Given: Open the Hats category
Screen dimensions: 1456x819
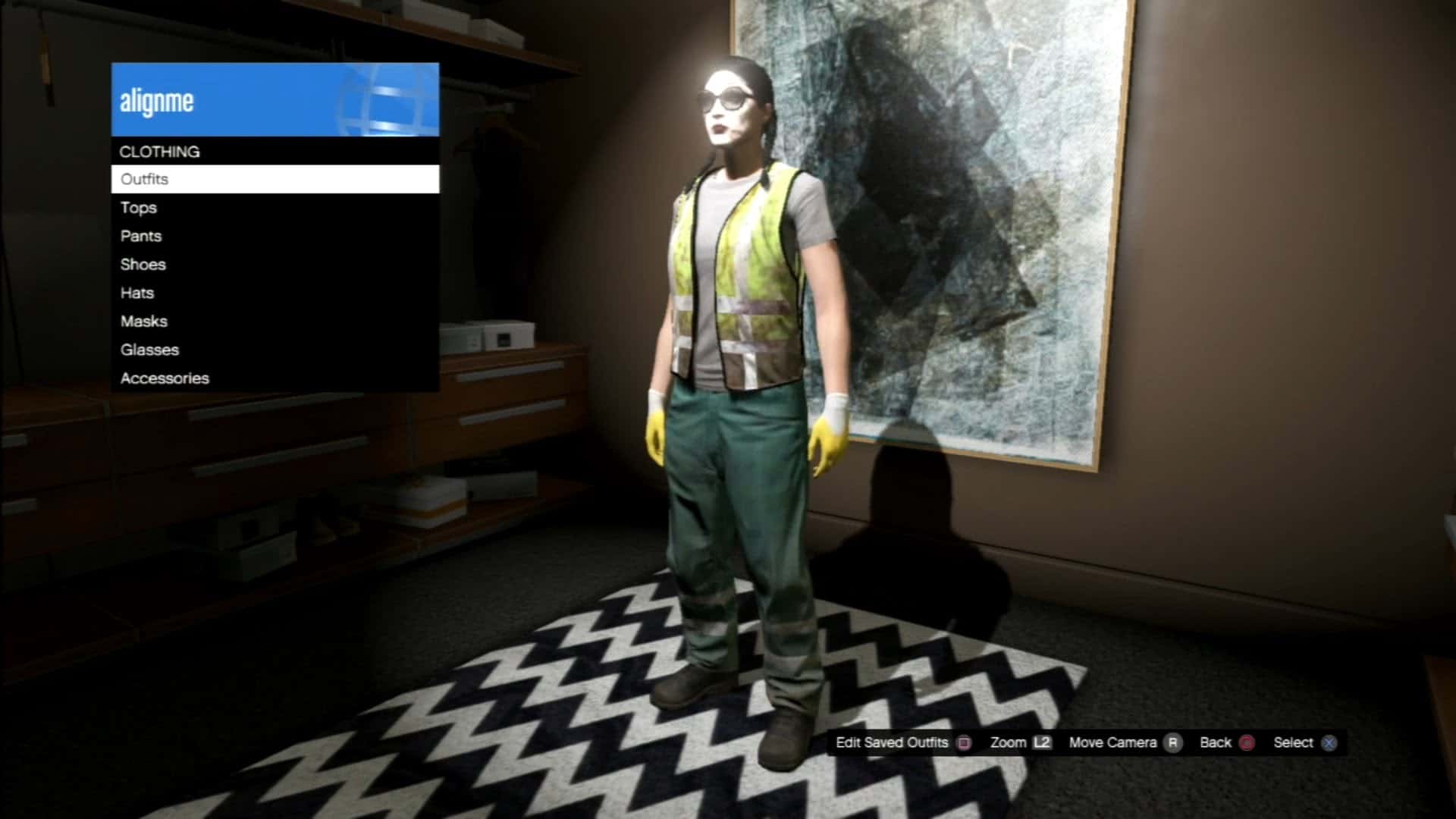Looking at the screenshot, I should point(136,293).
